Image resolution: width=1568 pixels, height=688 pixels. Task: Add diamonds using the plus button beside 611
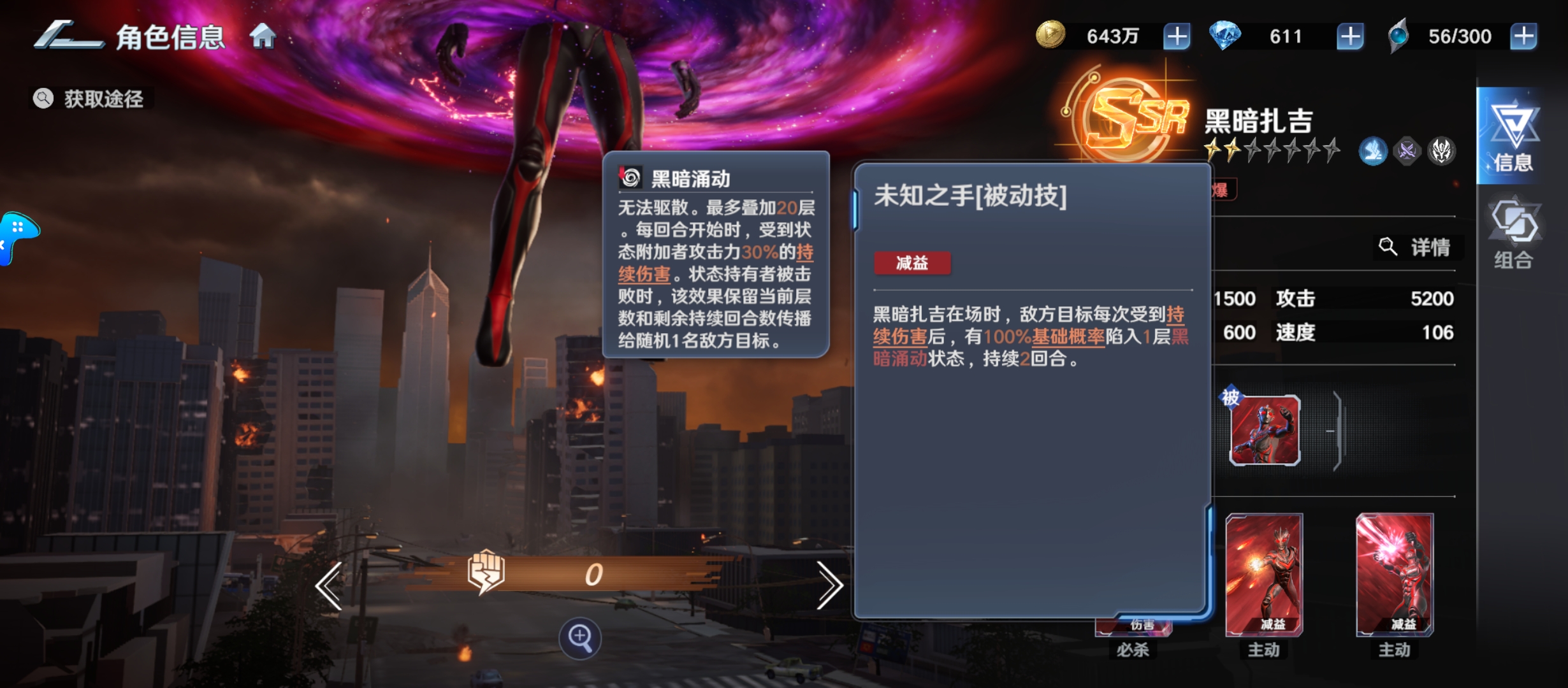pos(1348,36)
